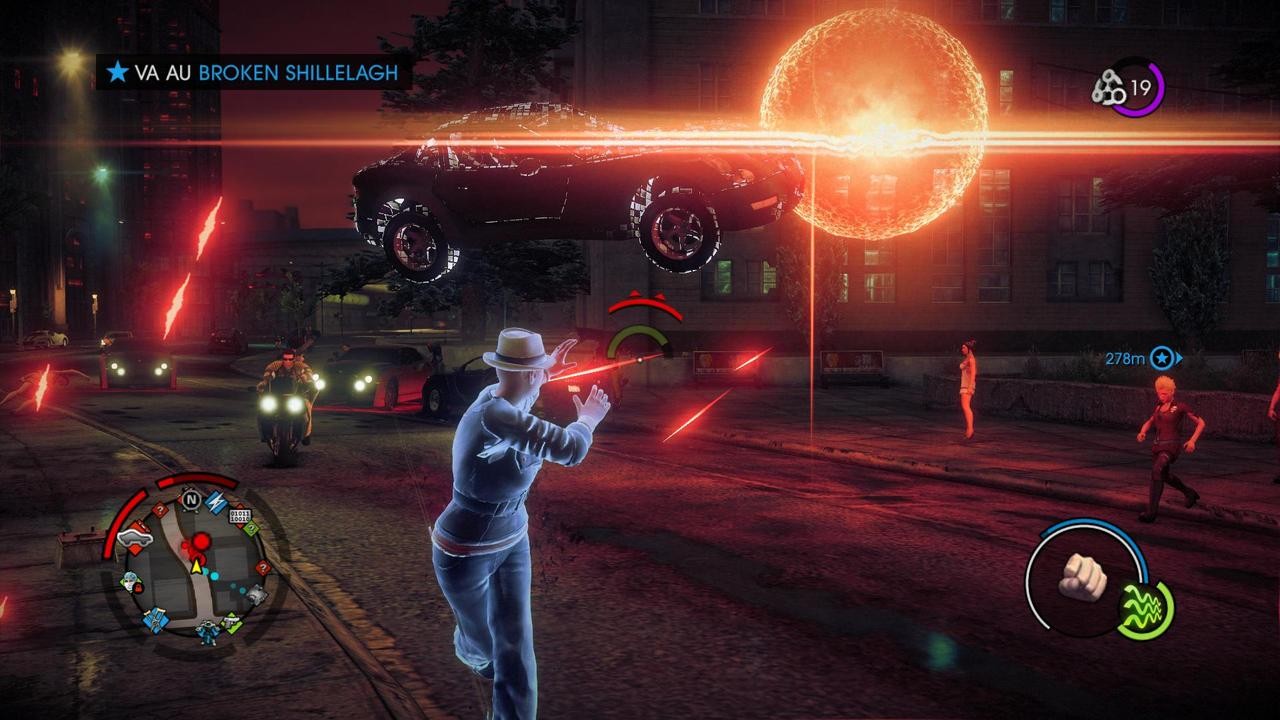Select the blue lightning bolt minimap marker

(x=216, y=504)
